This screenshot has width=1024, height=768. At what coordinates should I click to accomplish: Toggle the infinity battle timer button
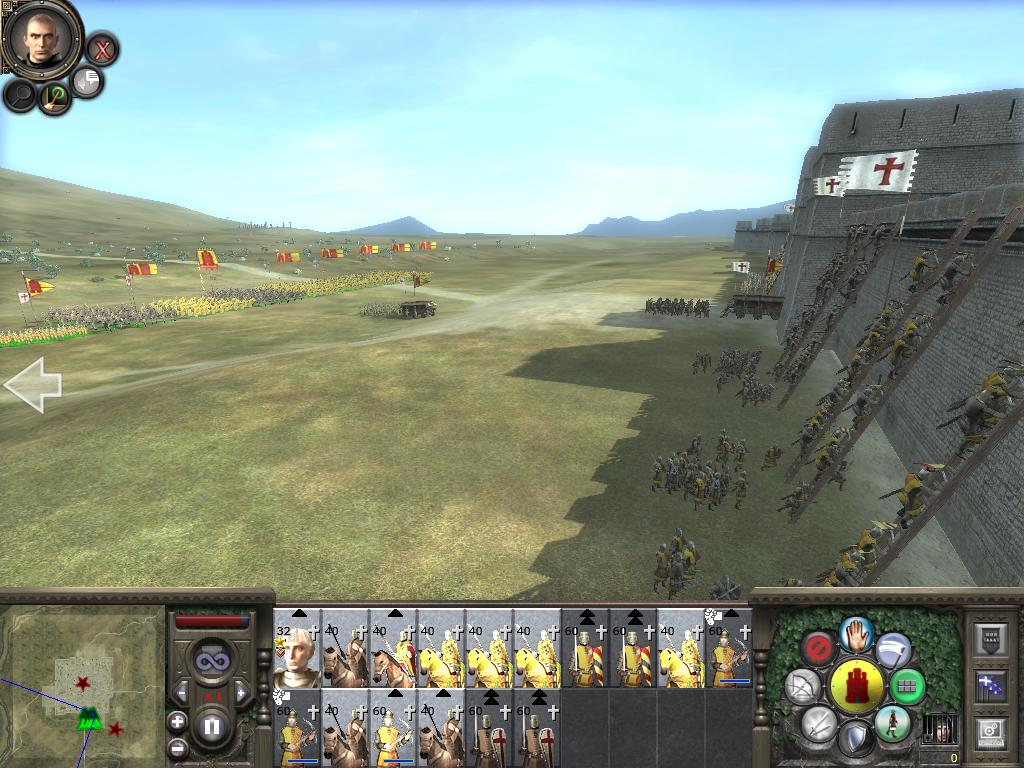point(212,661)
